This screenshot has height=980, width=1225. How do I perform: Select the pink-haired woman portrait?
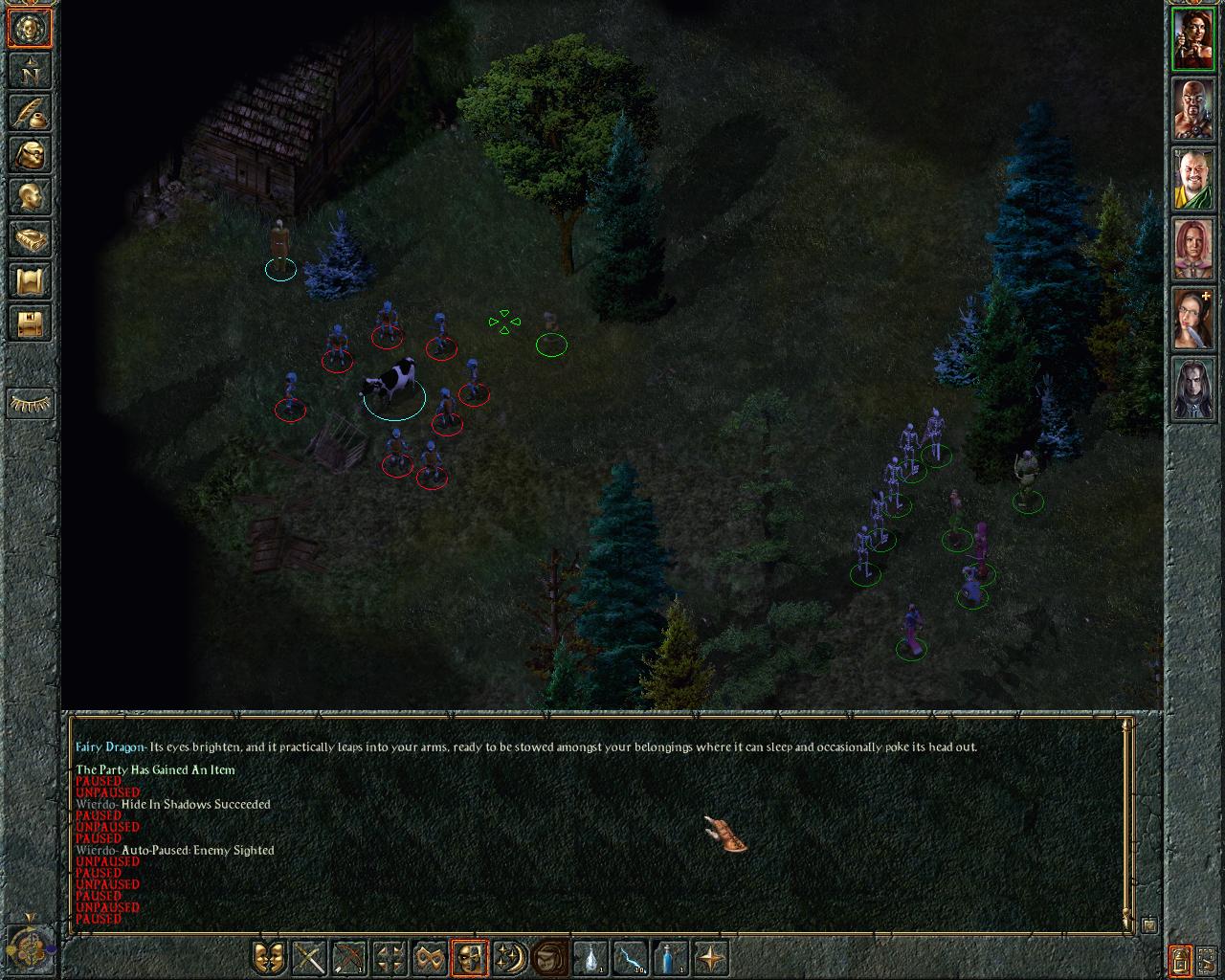(x=1192, y=250)
